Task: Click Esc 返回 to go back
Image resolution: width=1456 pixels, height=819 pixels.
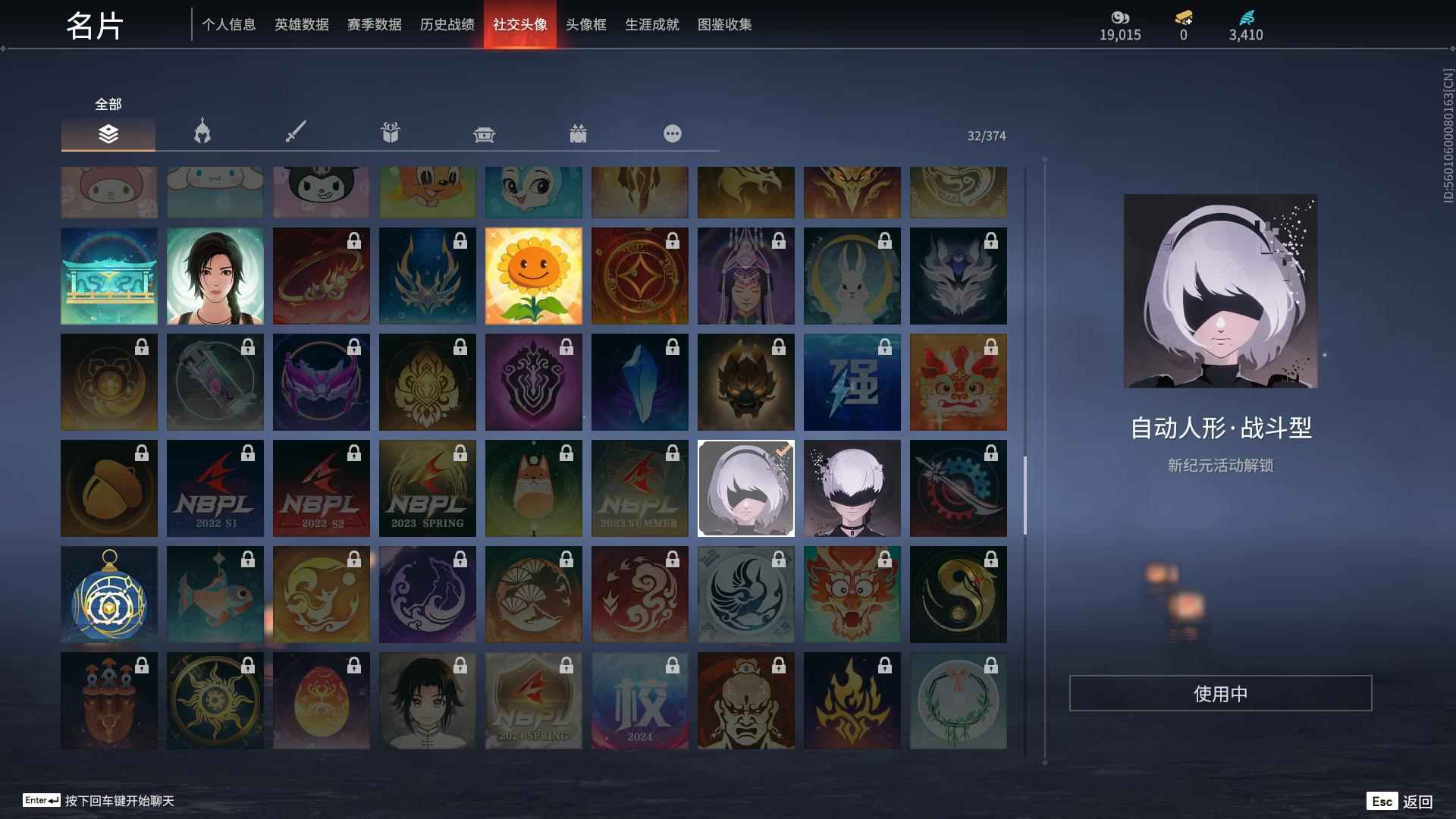Action: coord(1400,800)
